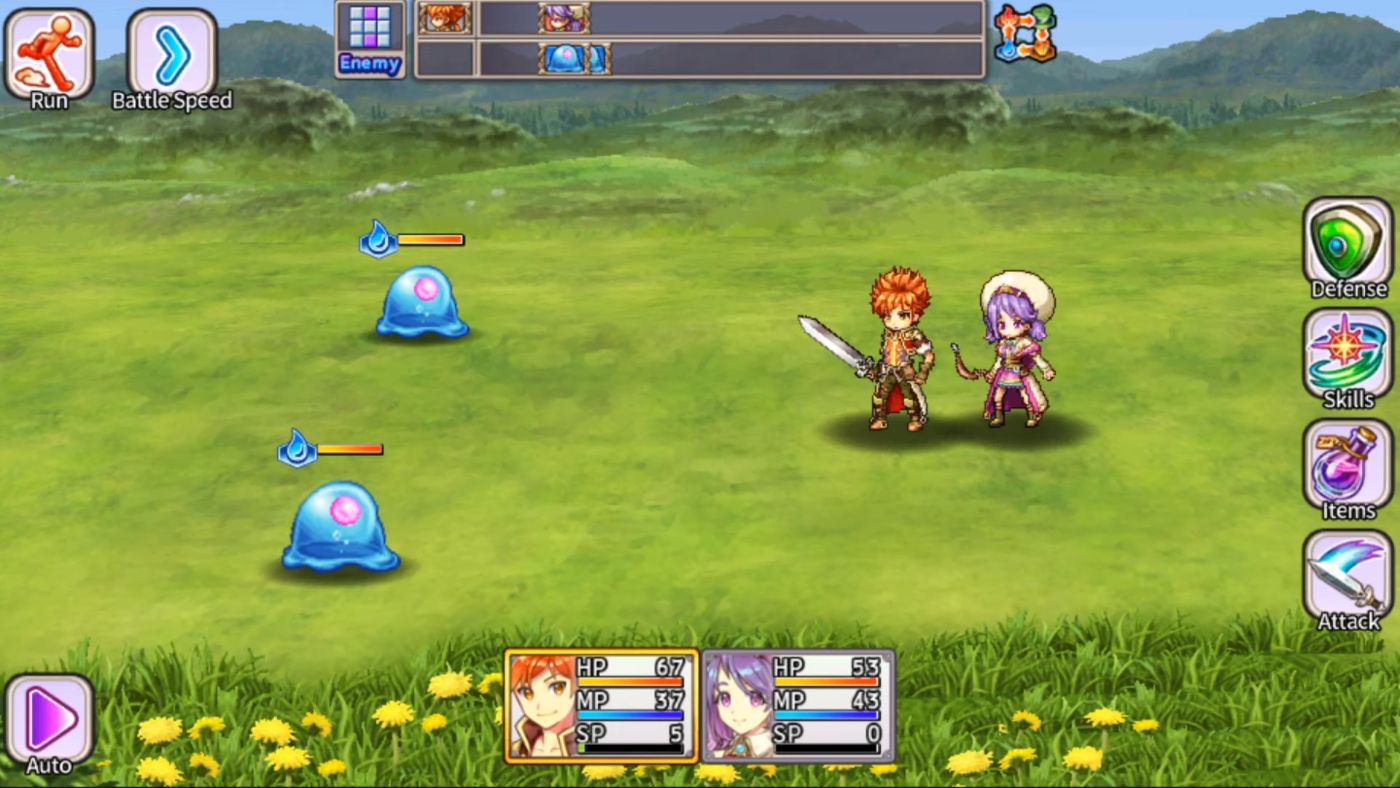Click the slime icon in the enemy turn row
The width and height of the screenshot is (1400, 788).
coord(563,58)
